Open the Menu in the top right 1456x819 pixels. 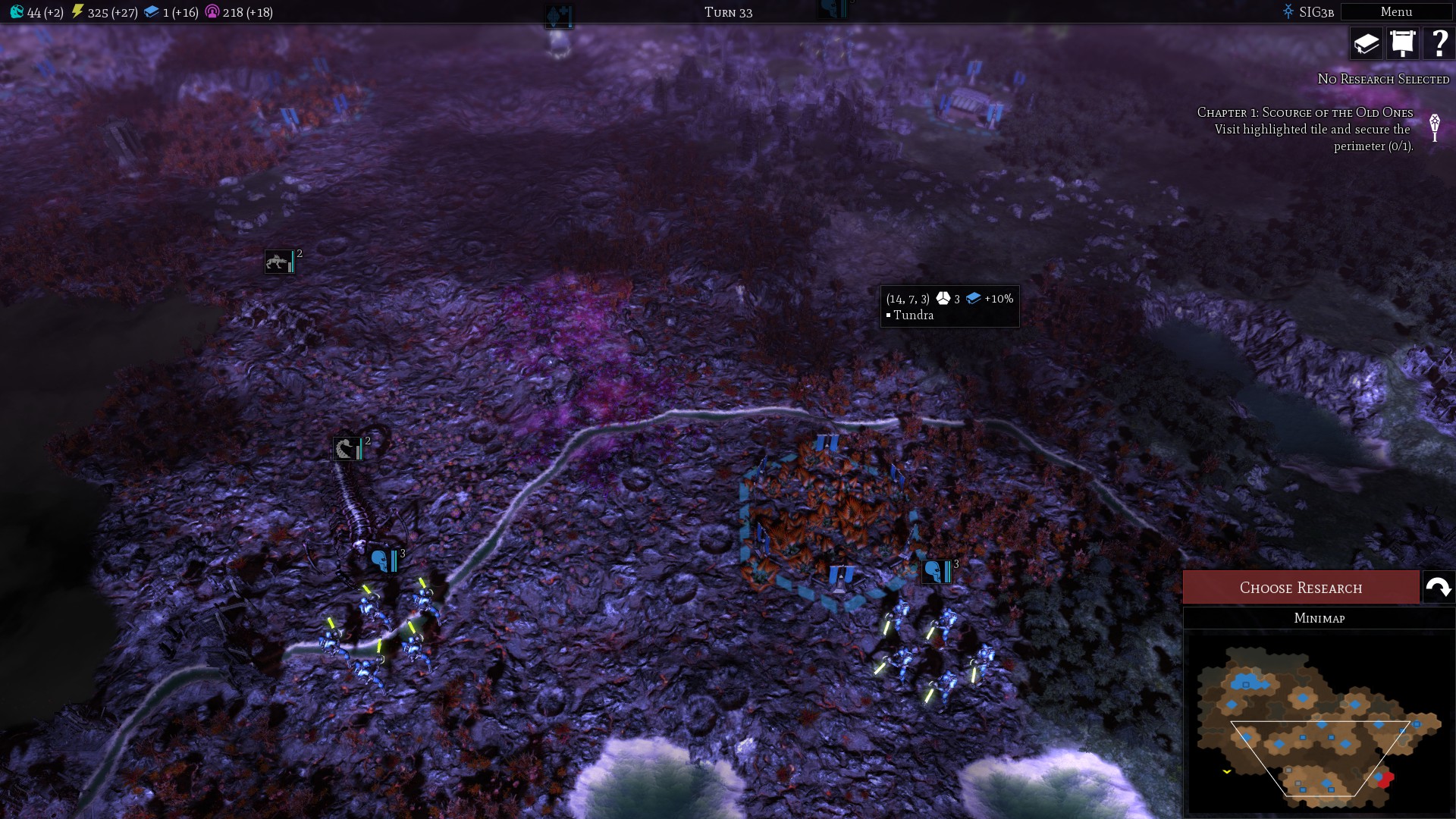coord(1398,11)
